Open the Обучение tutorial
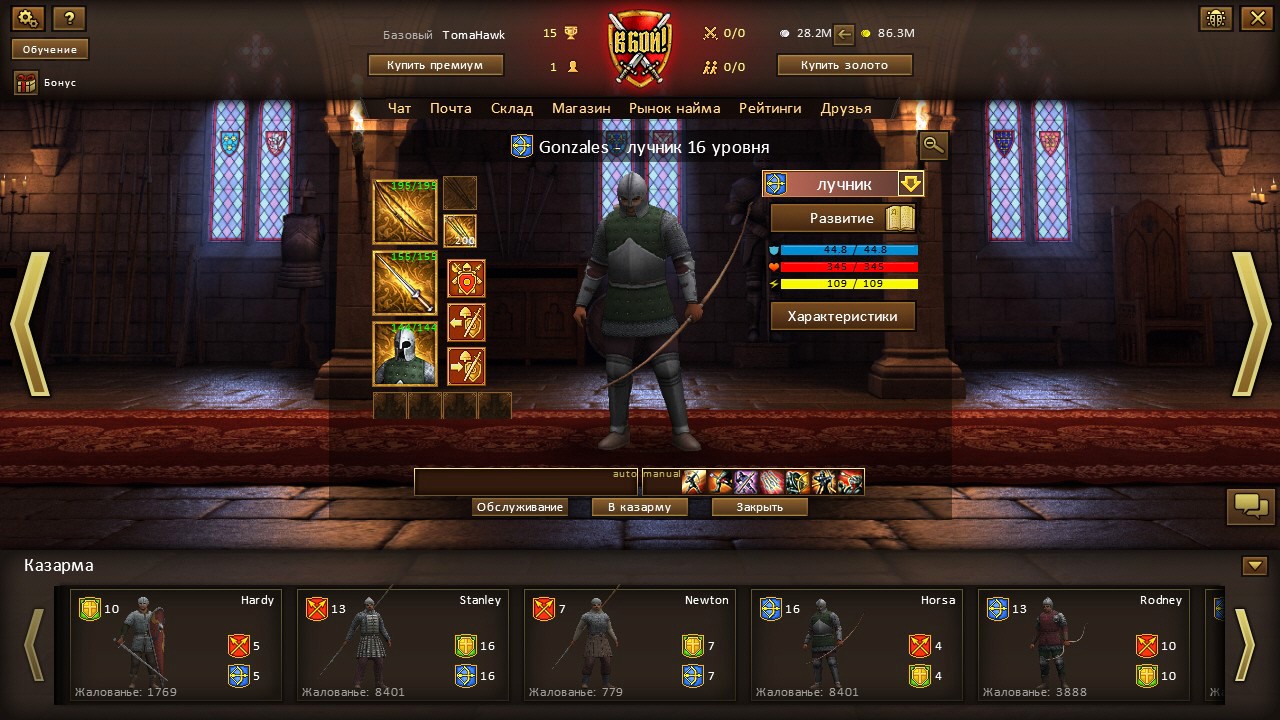The width and height of the screenshot is (1280, 720). (x=50, y=49)
